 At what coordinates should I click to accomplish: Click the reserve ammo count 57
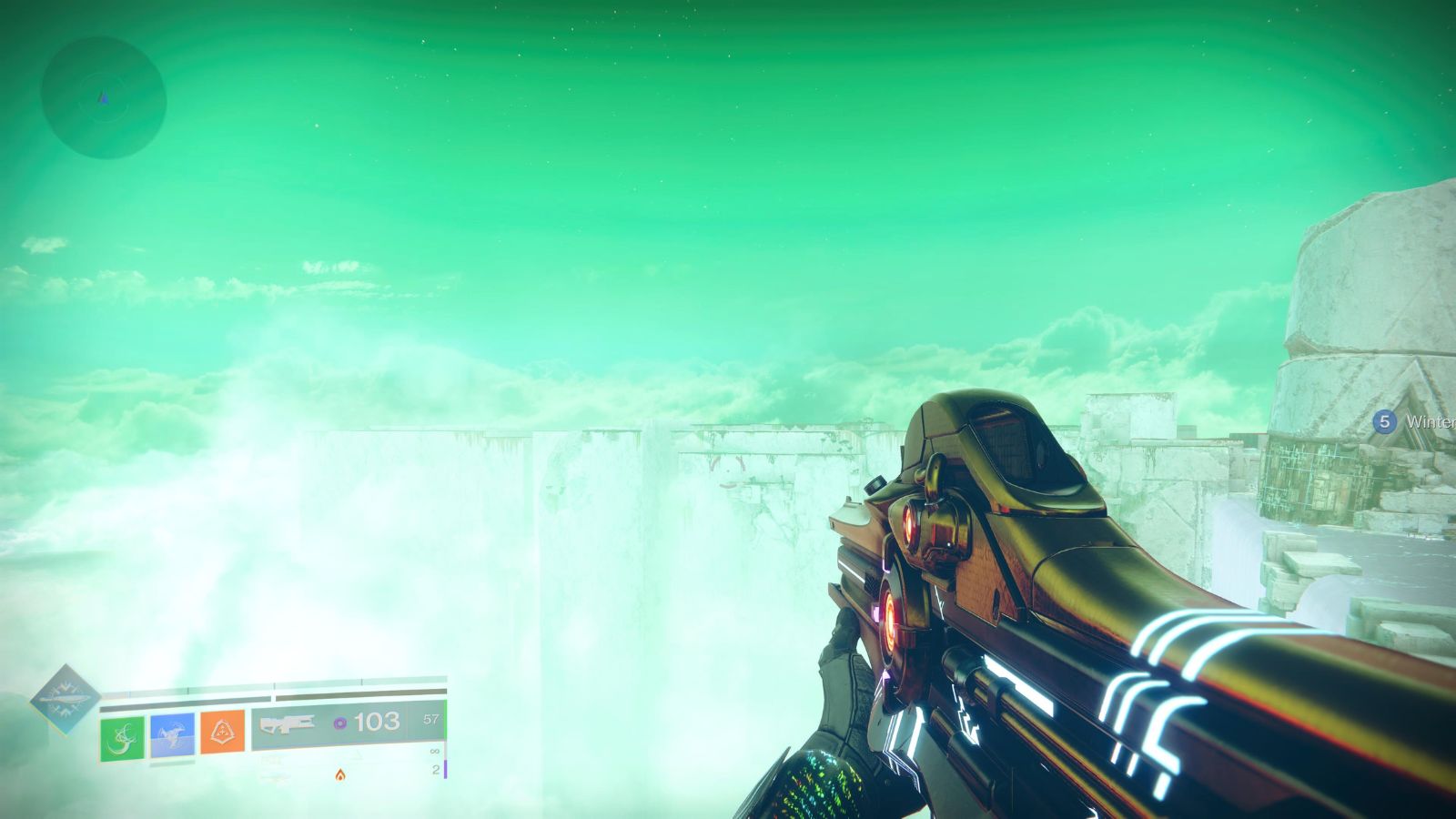(x=430, y=720)
